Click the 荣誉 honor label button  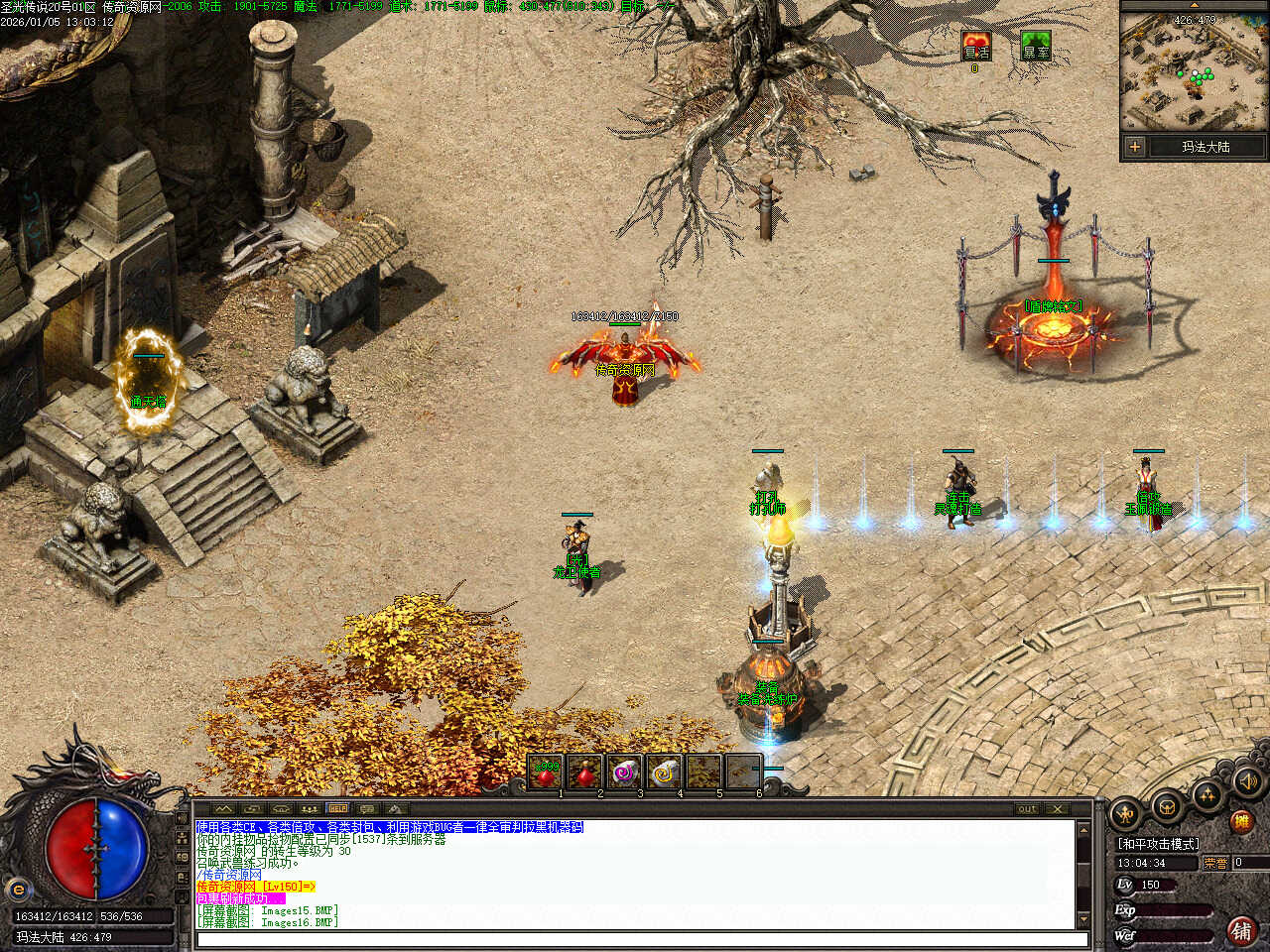click(1215, 863)
